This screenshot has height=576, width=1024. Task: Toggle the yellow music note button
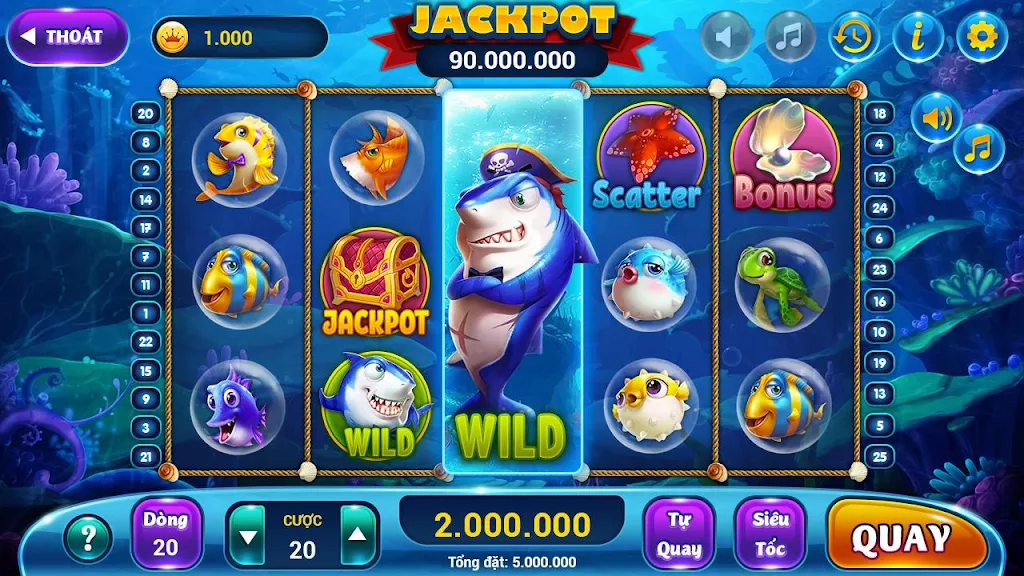point(979,149)
